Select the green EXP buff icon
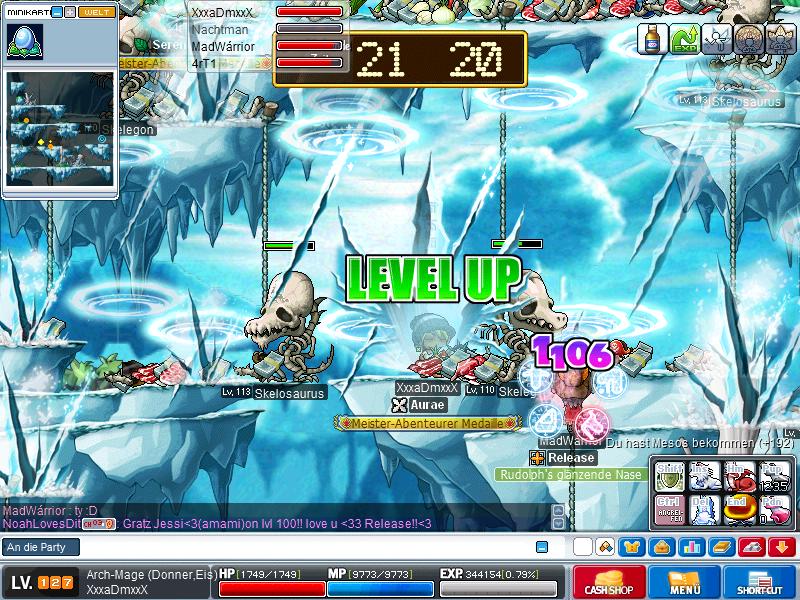The width and height of the screenshot is (800, 600). pyautogui.click(x=684, y=39)
